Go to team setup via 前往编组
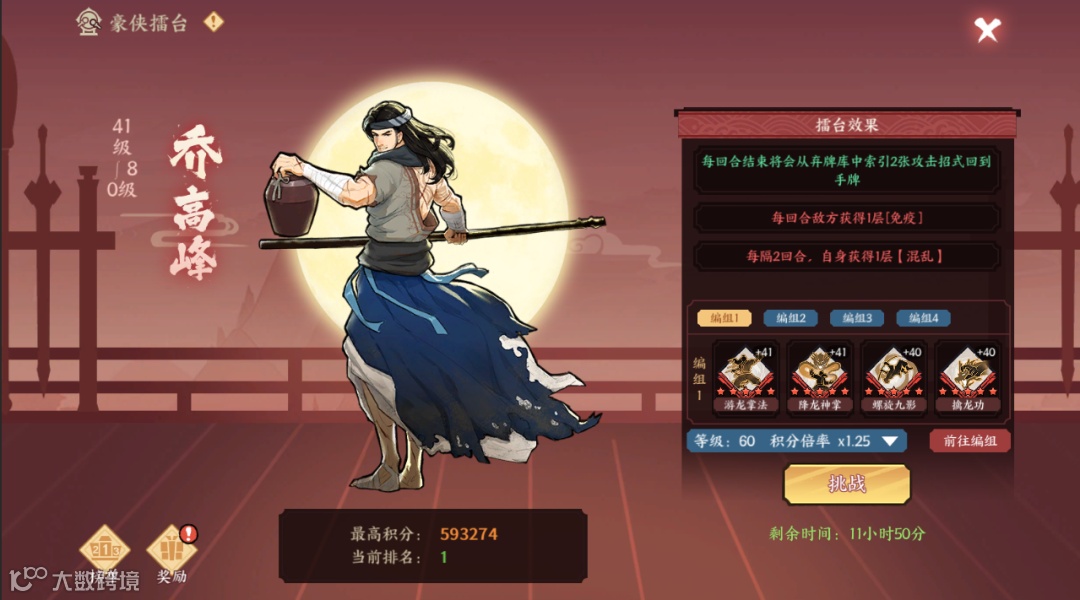This screenshot has height=600, width=1080. (969, 441)
